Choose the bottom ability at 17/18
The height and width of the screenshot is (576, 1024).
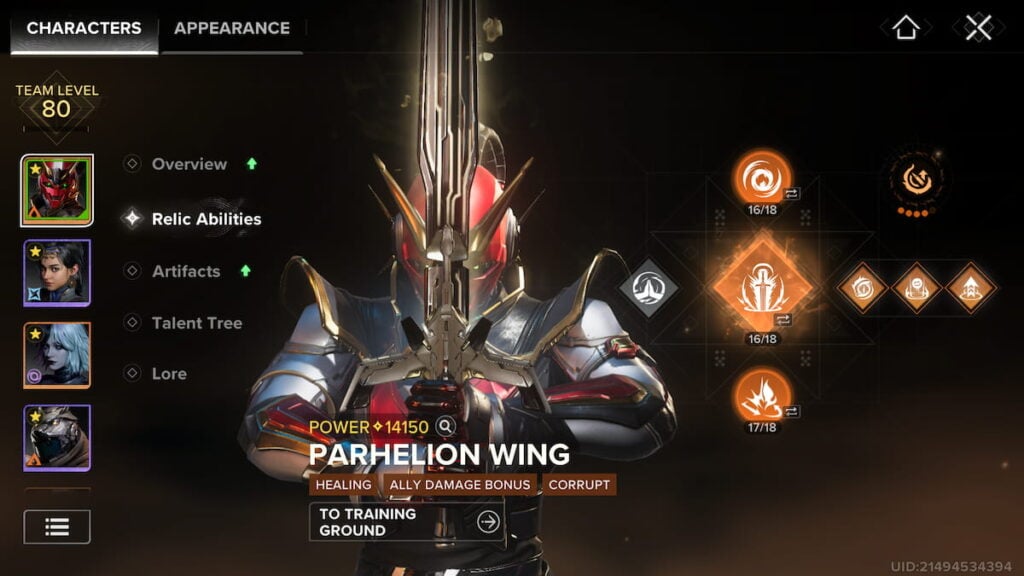pyautogui.click(x=762, y=395)
